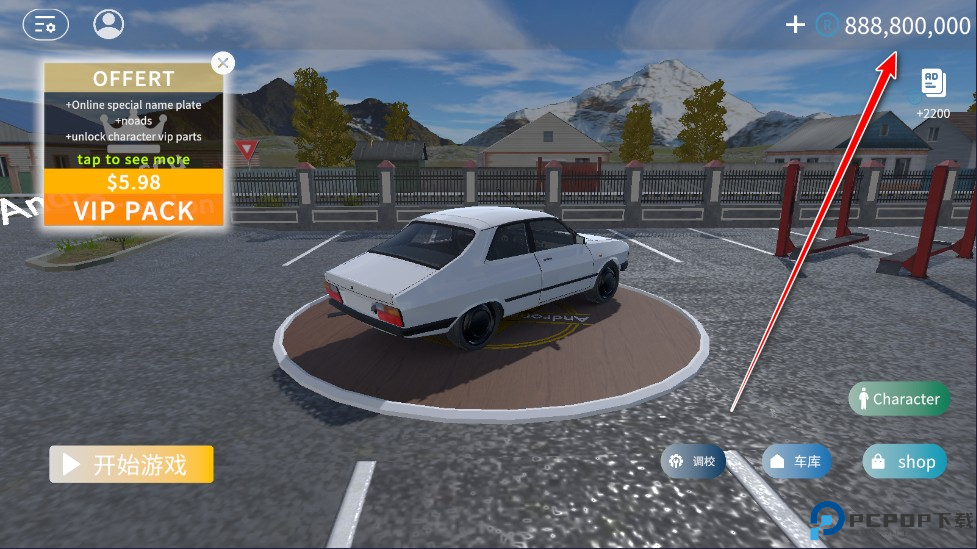Viewport: 977px width, 549px height.
Task: Add more currency with the plus button
Action: point(795,25)
